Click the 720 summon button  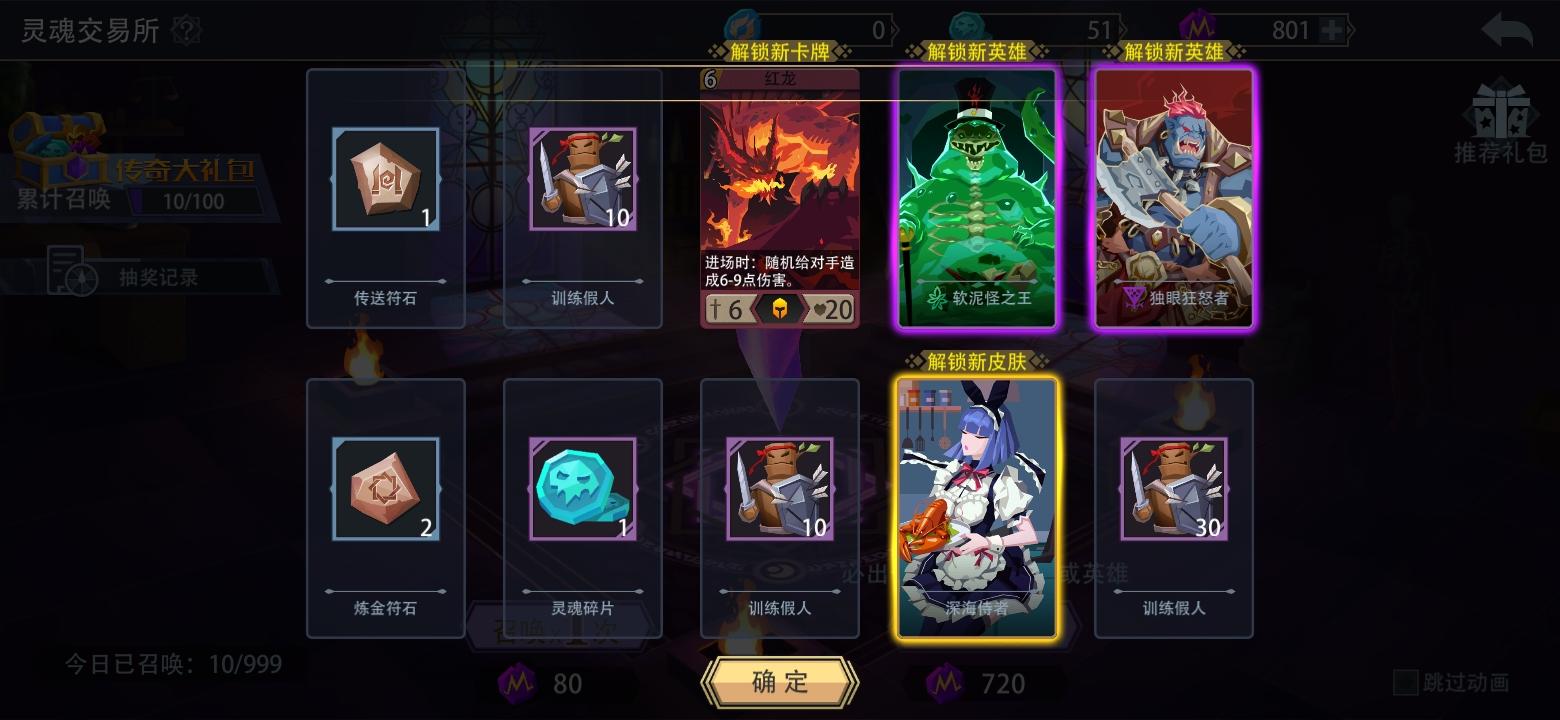[981, 683]
